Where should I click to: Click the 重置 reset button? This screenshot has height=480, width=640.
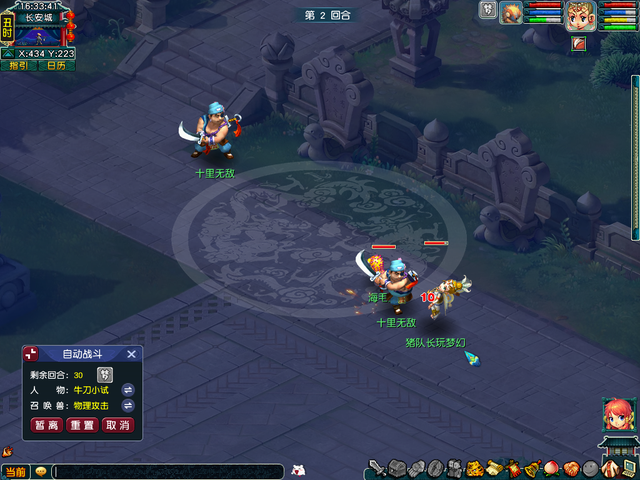tap(82, 425)
